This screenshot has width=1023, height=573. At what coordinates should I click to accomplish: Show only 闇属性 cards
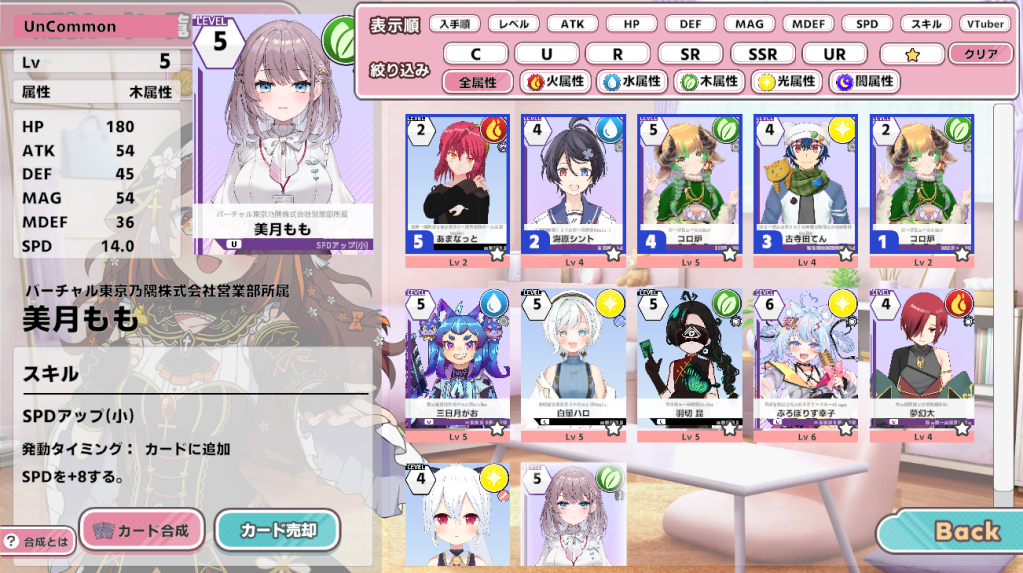864,81
